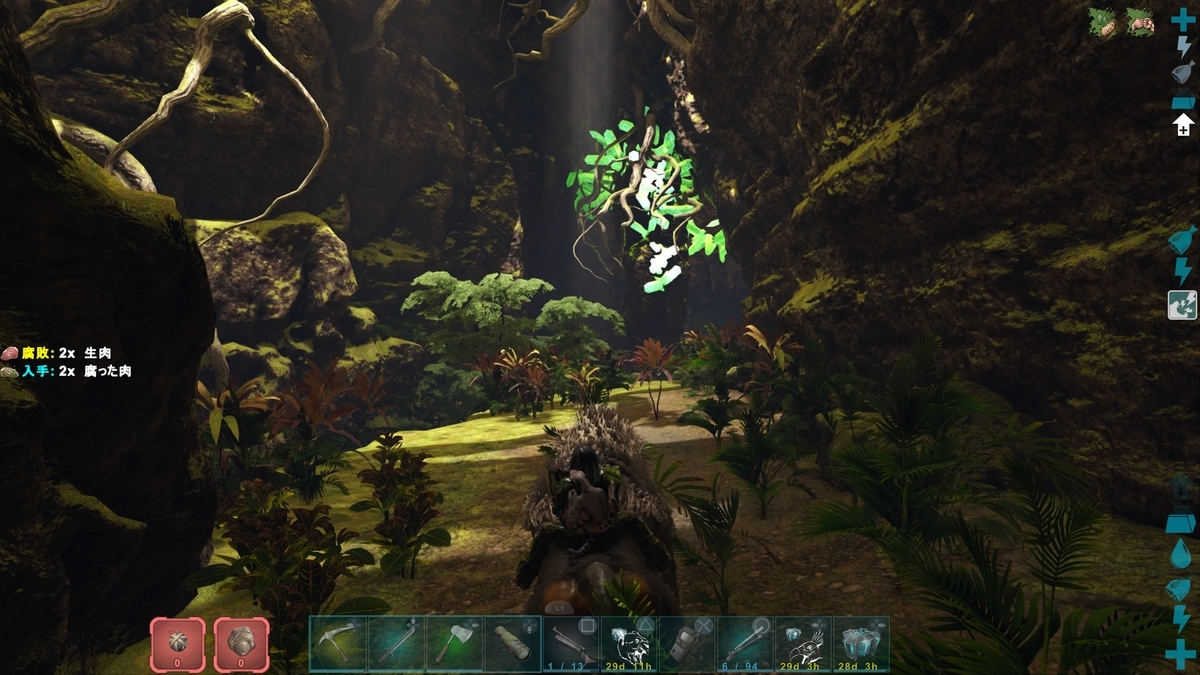Viewport: 1200px width, 675px height.
Task: Select the shield hotbar slot
Action: [687, 643]
